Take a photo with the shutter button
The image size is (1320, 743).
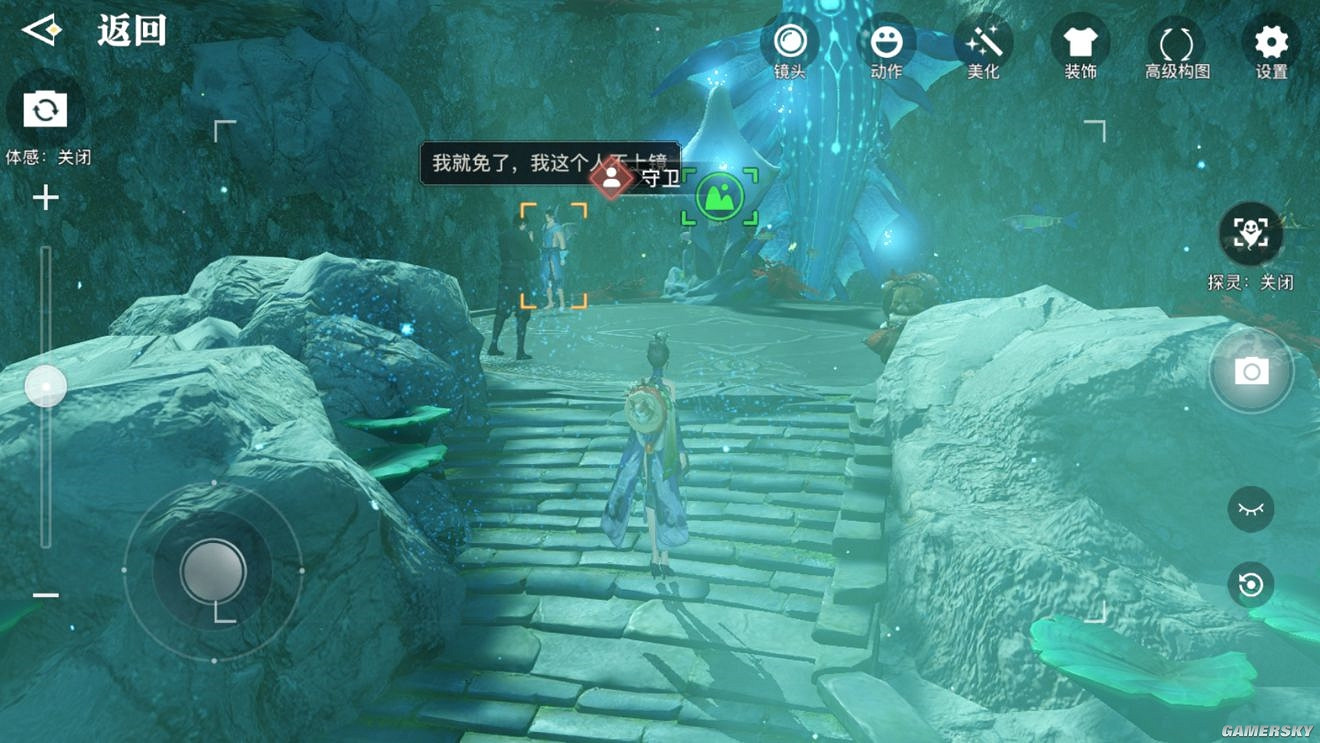pyautogui.click(x=1251, y=372)
